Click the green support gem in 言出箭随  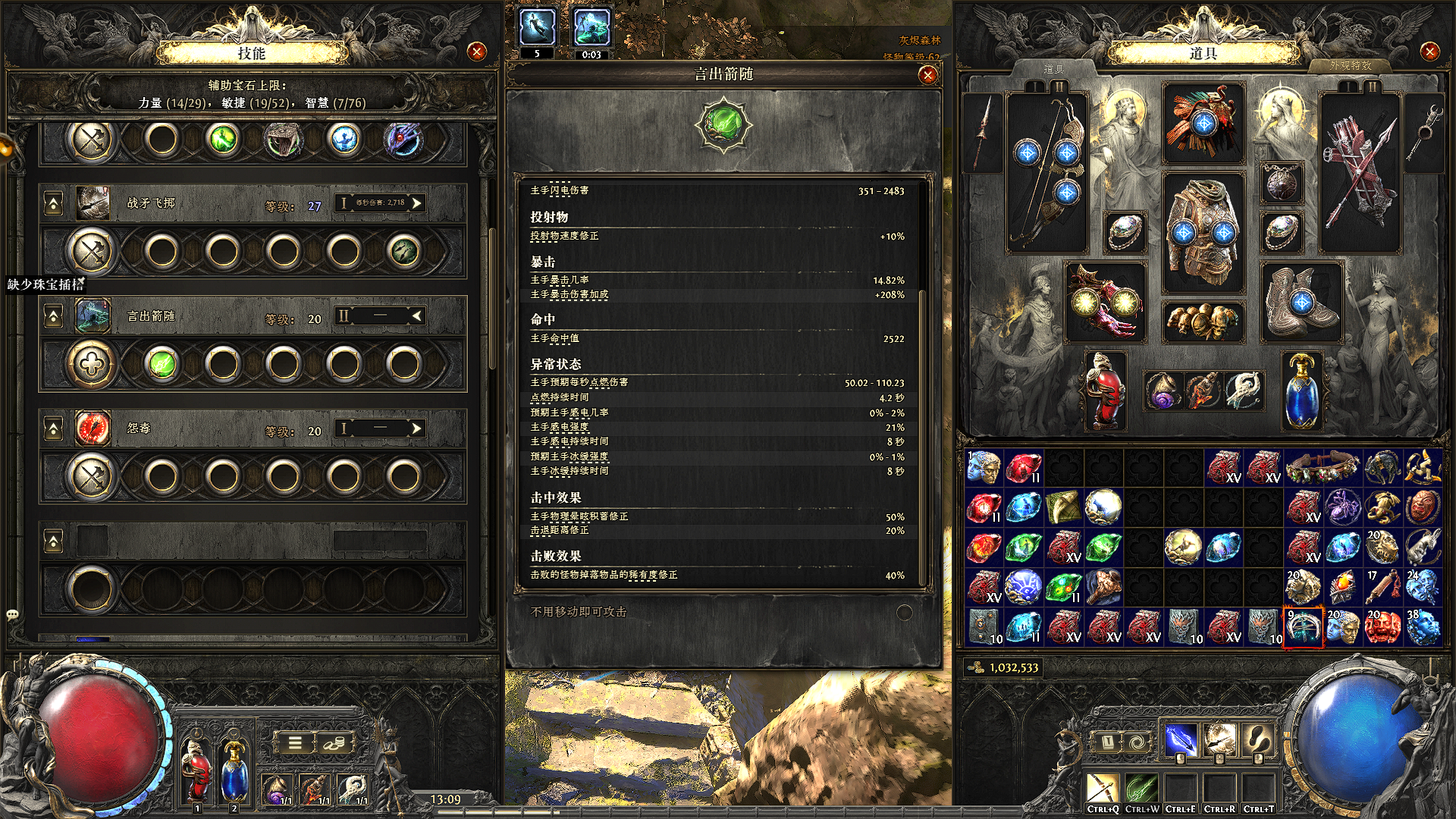point(162,364)
